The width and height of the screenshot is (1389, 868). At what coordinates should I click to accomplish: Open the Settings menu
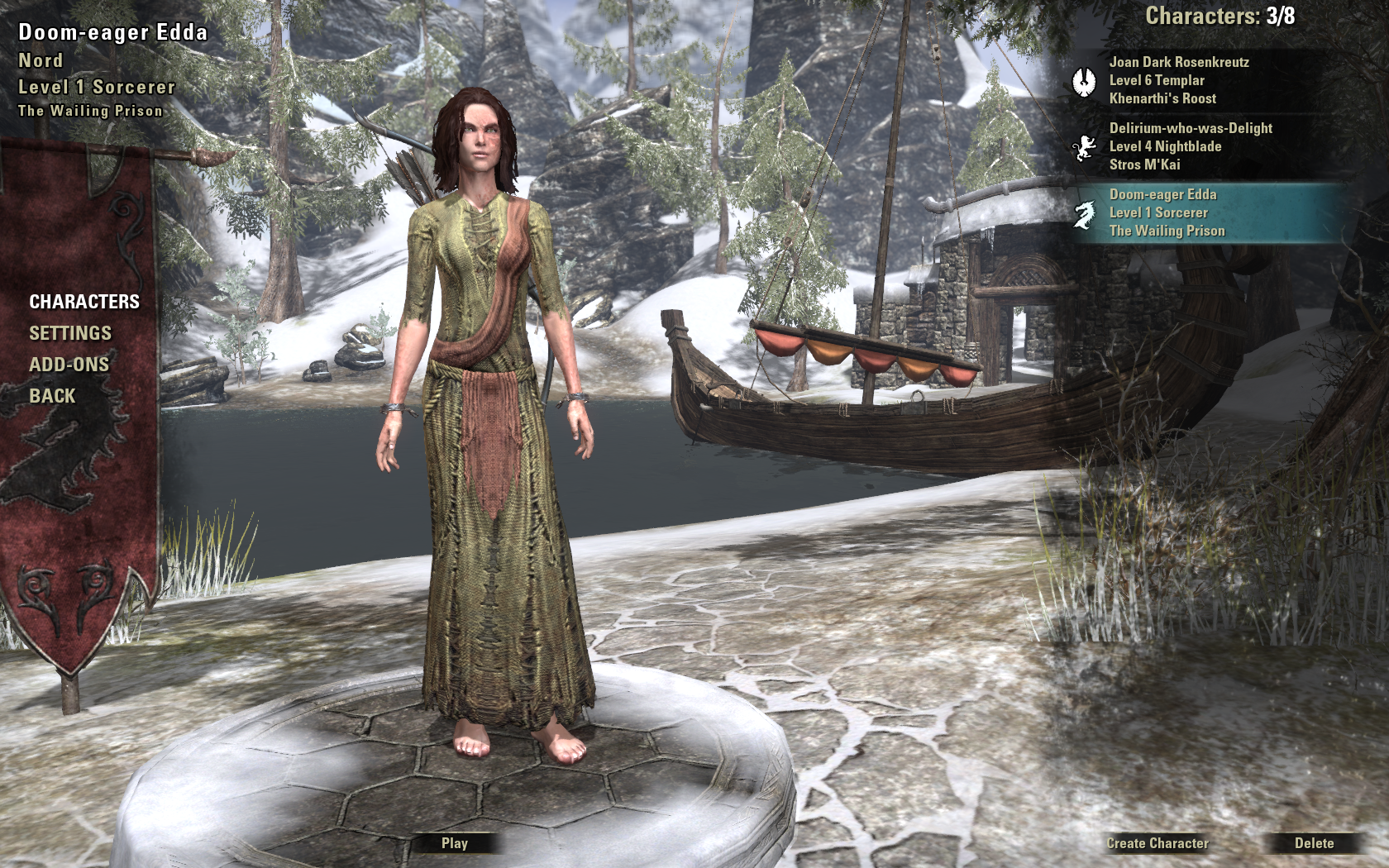[70, 333]
